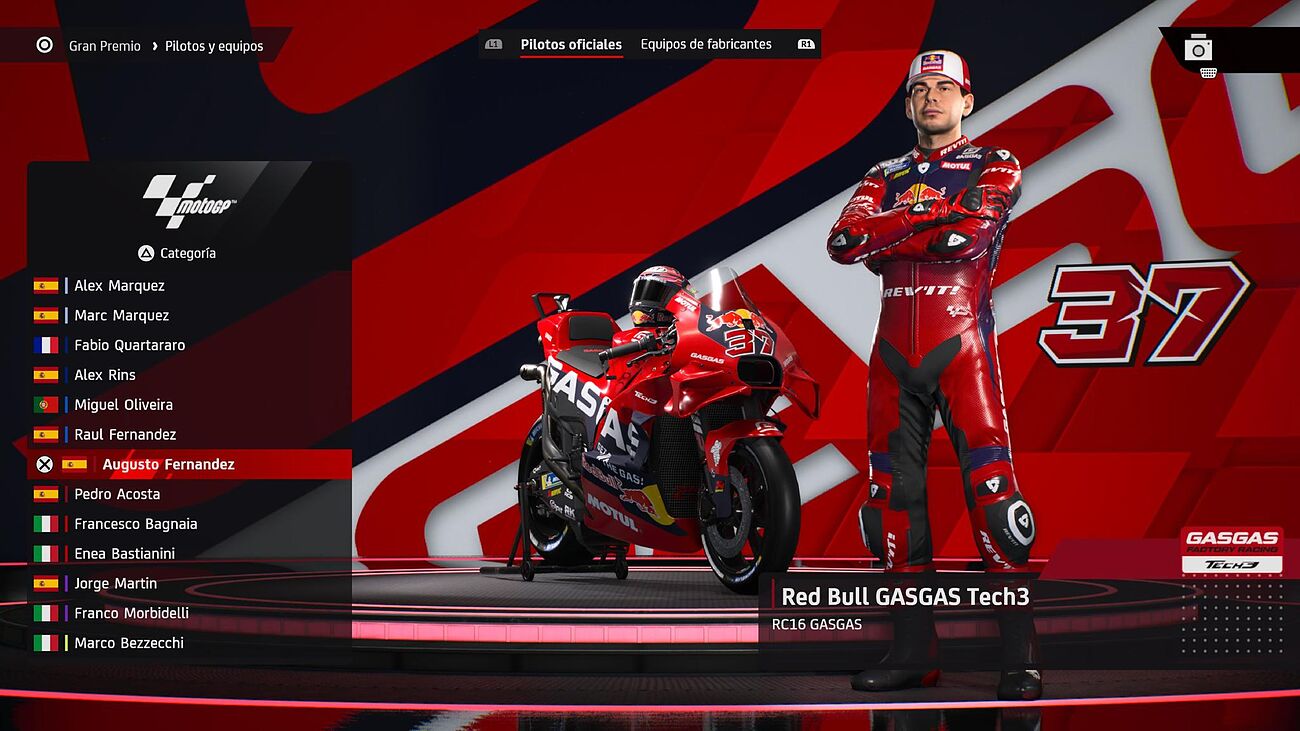Choose Marc Marquez from the rider list

tap(121, 316)
